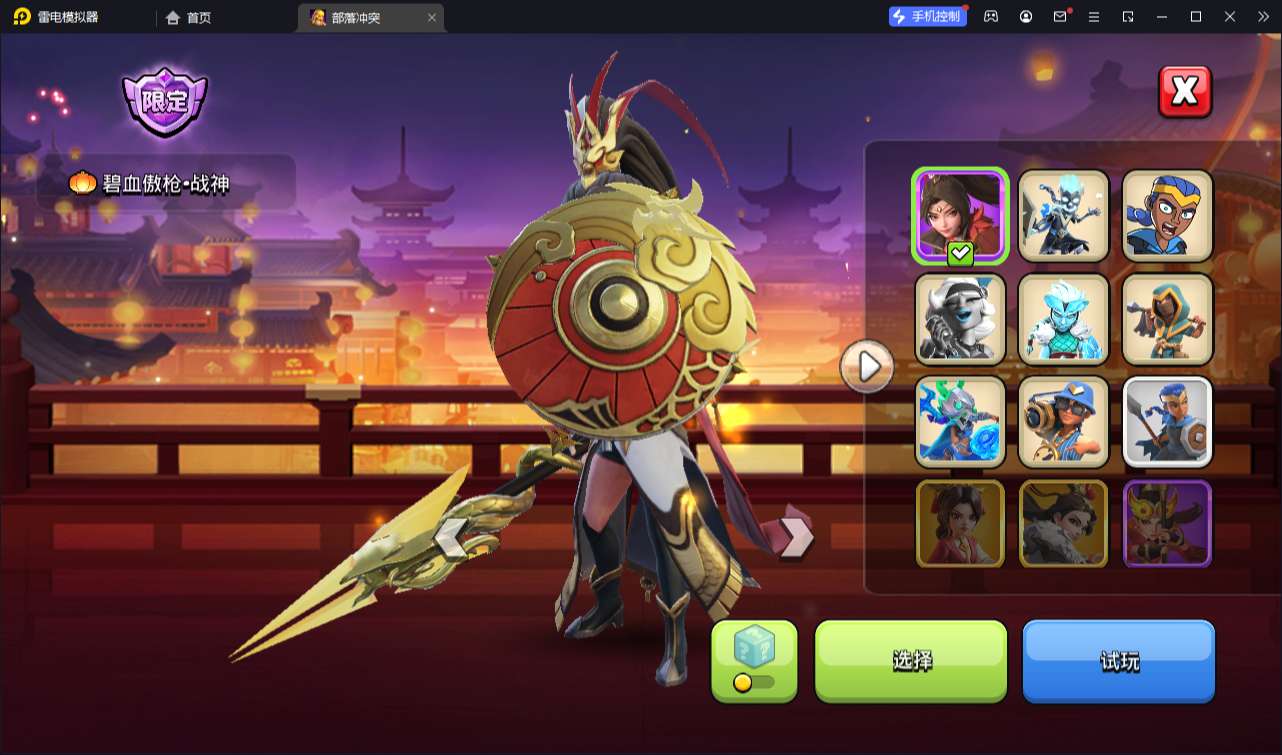Choose the blue hat goggles skin
The image size is (1282, 755).
(1064, 422)
